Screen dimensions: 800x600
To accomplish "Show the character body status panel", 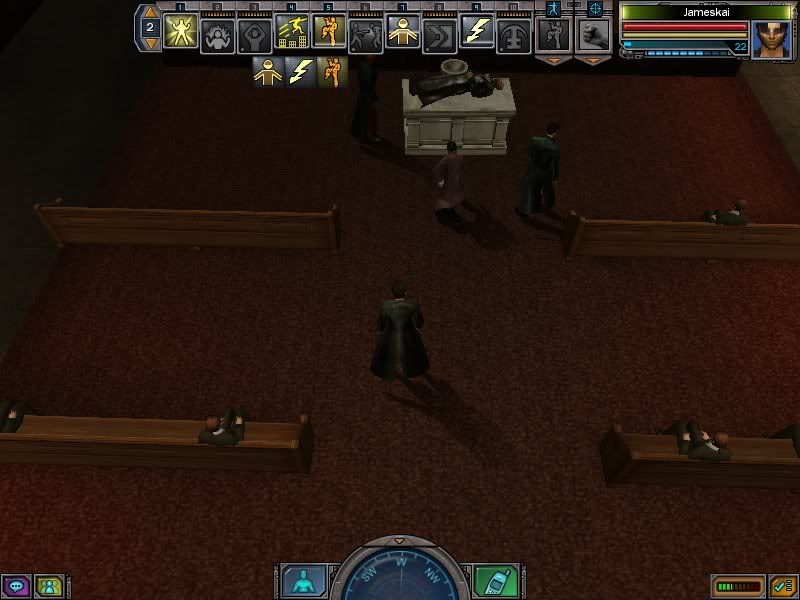I will tap(299, 581).
